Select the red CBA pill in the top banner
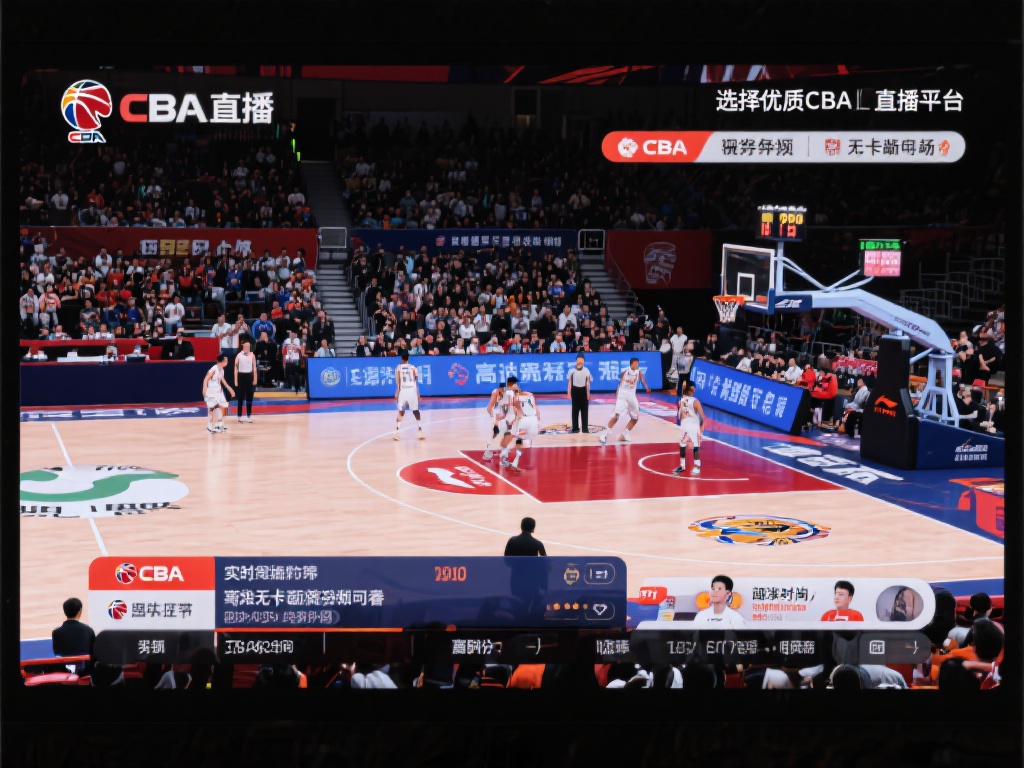 tap(655, 147)
